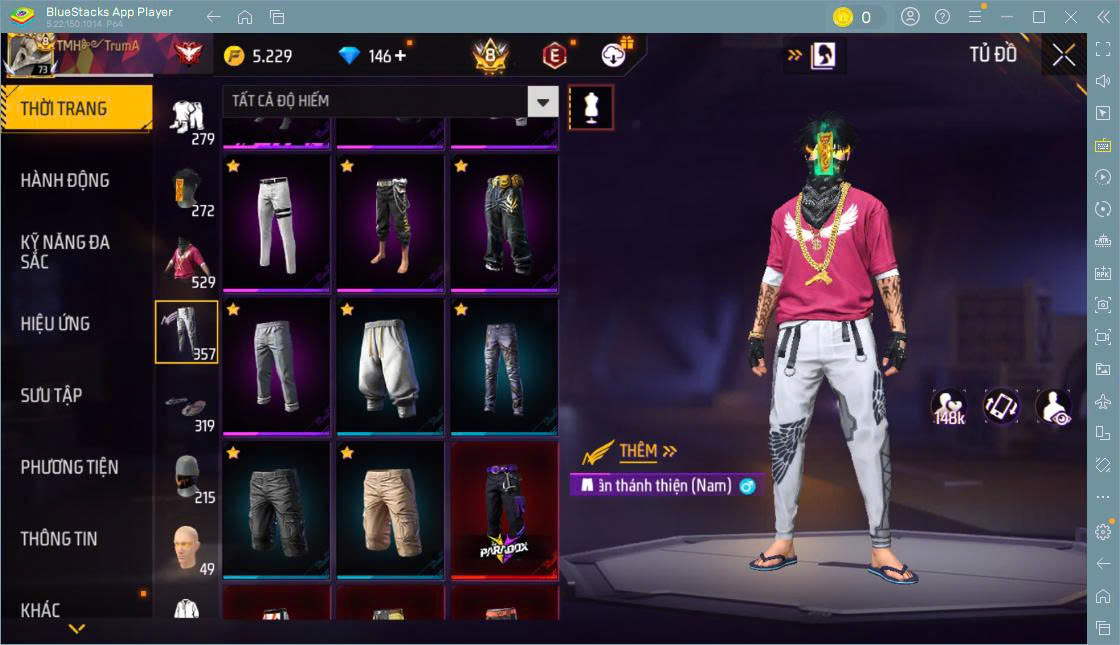This screenshot has height=645, width=1120.
Task: Open the Kỹ Năng Đa Sắc section
Action: 66,251
